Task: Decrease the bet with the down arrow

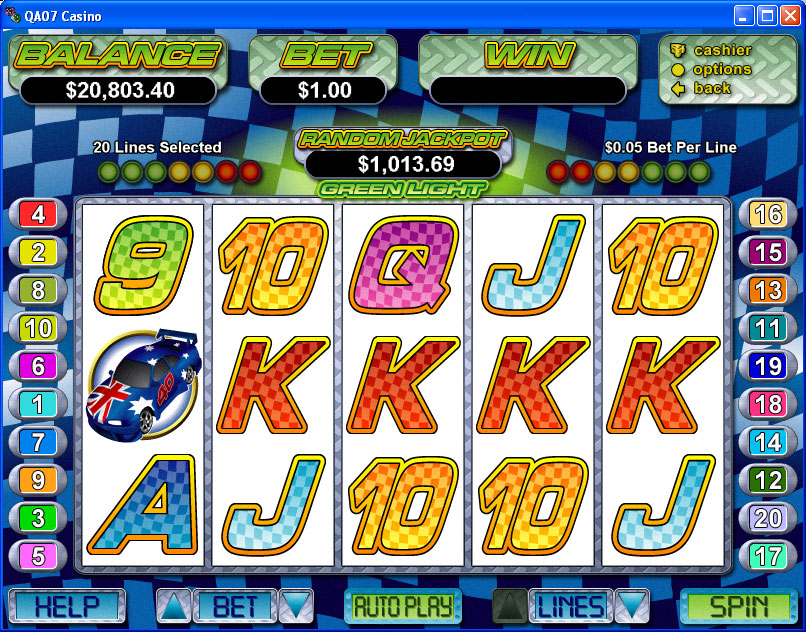Action: tap(296, 606)
